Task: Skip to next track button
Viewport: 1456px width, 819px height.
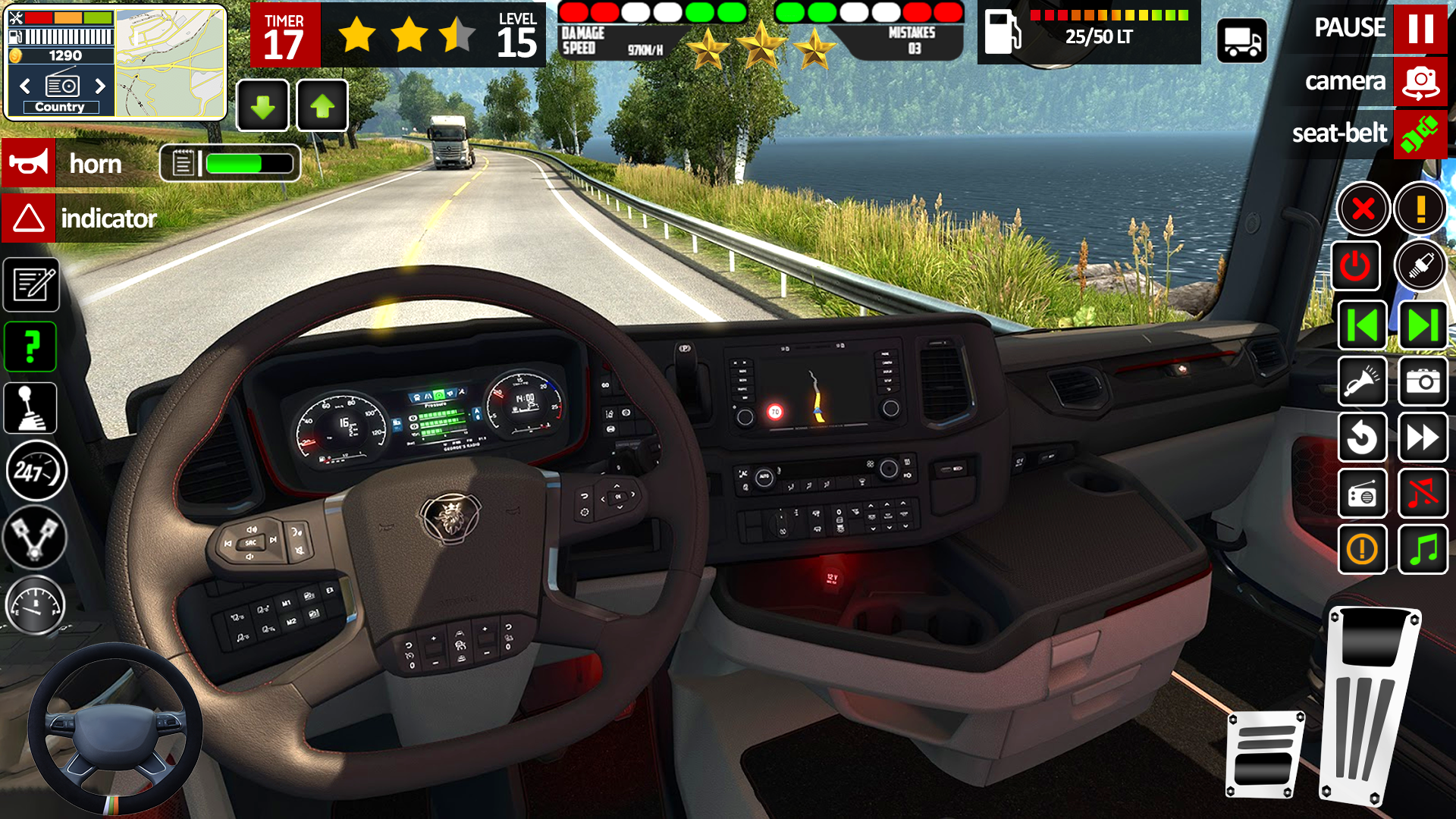Action: [x=1423, y=325]
